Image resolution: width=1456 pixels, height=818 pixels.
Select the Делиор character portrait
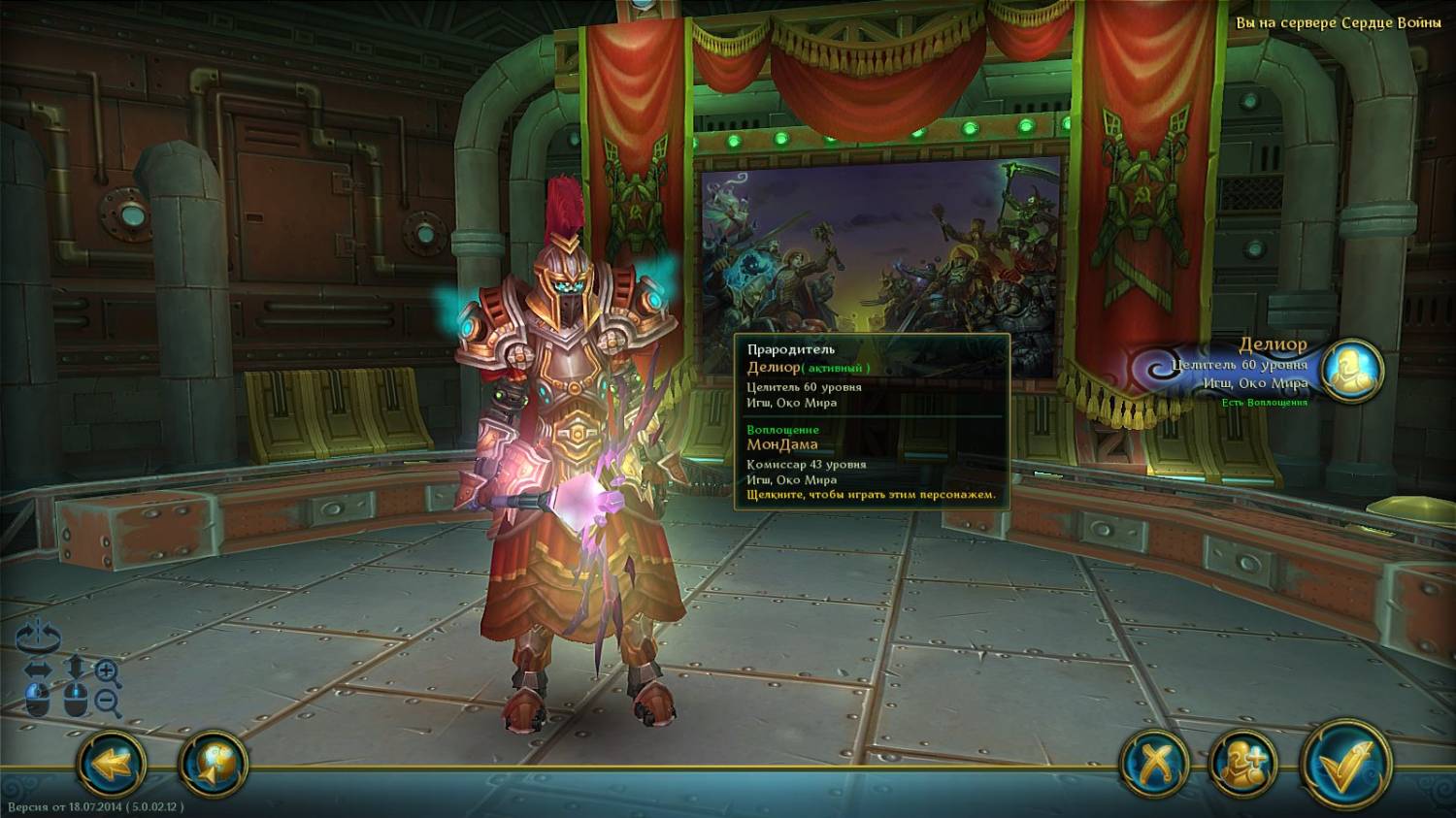1351,371
